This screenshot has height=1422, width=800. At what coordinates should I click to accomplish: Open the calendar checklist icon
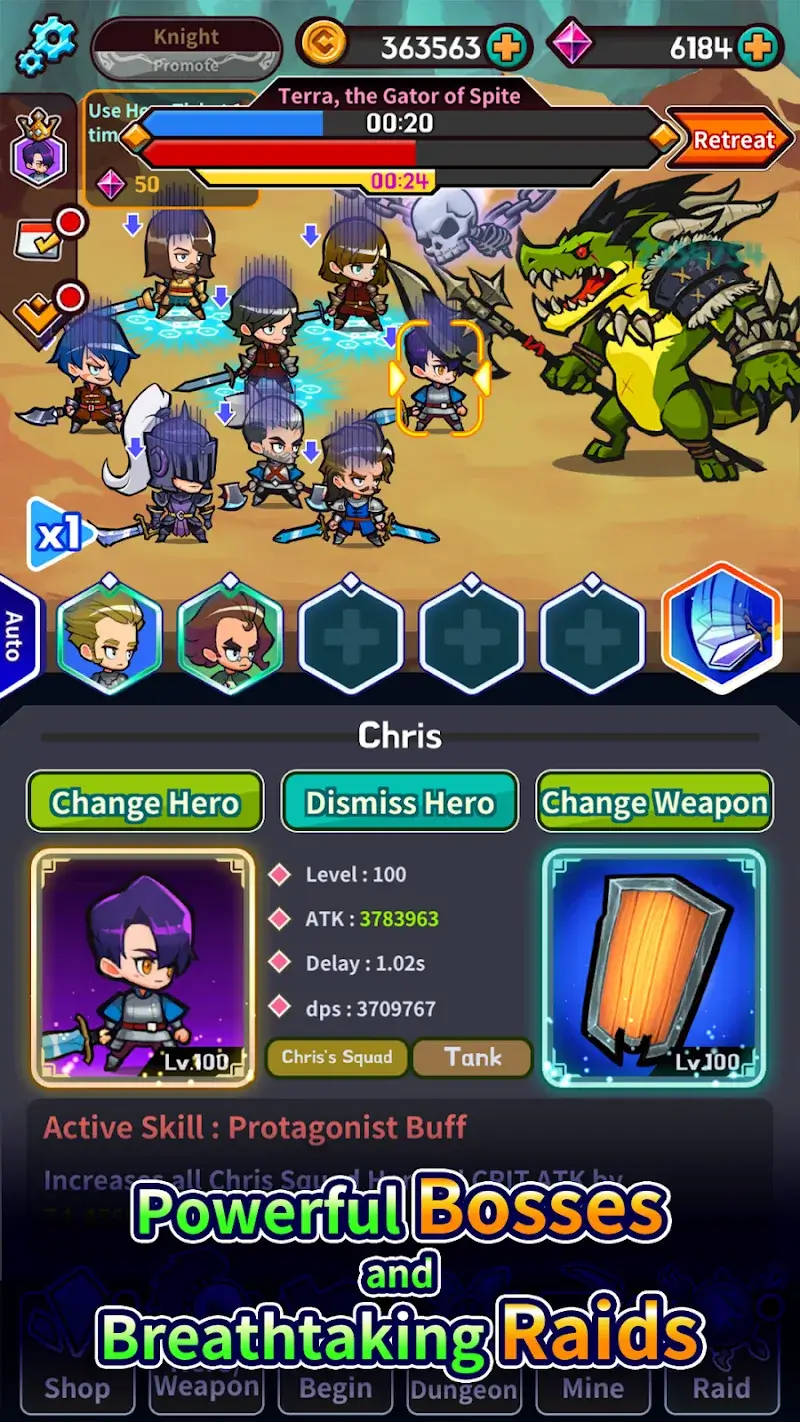pos(36,239)
